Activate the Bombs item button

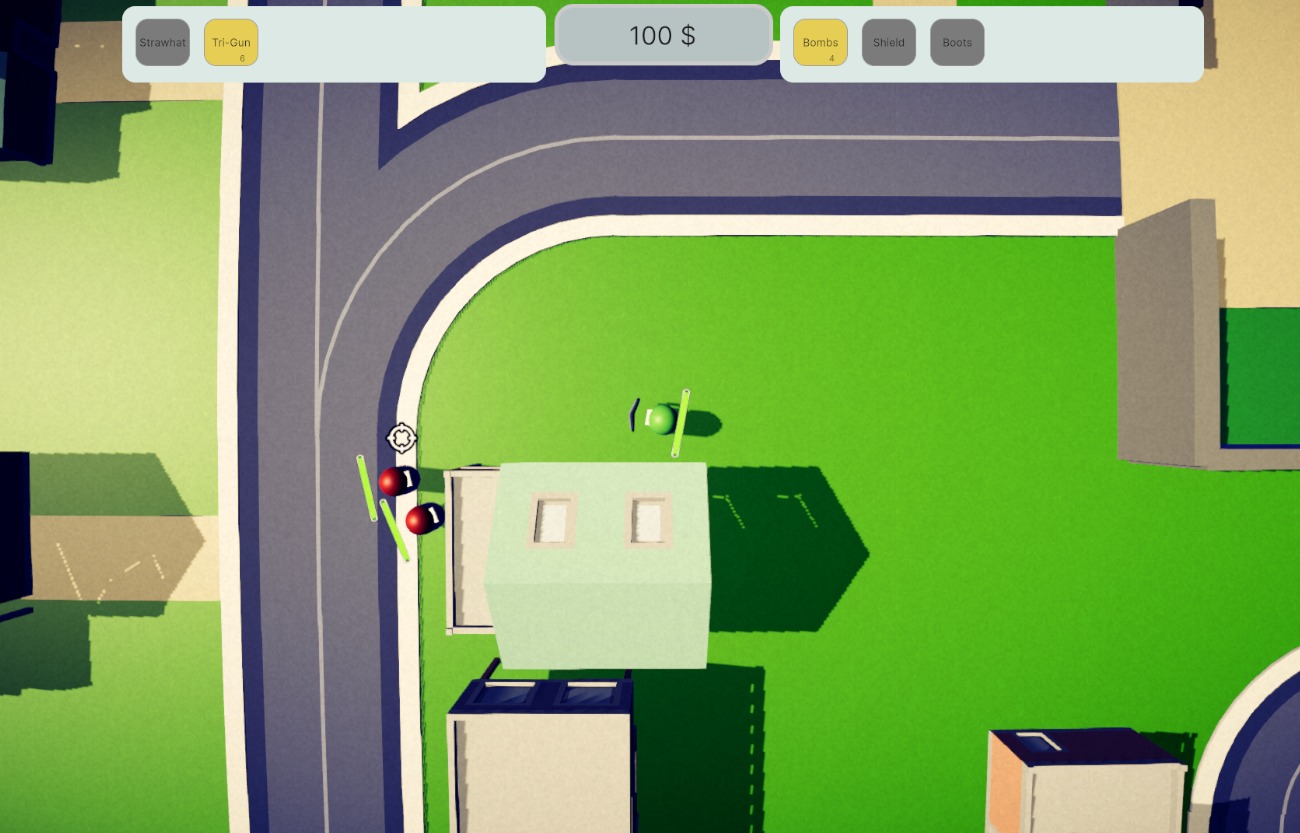pos(820,43)
